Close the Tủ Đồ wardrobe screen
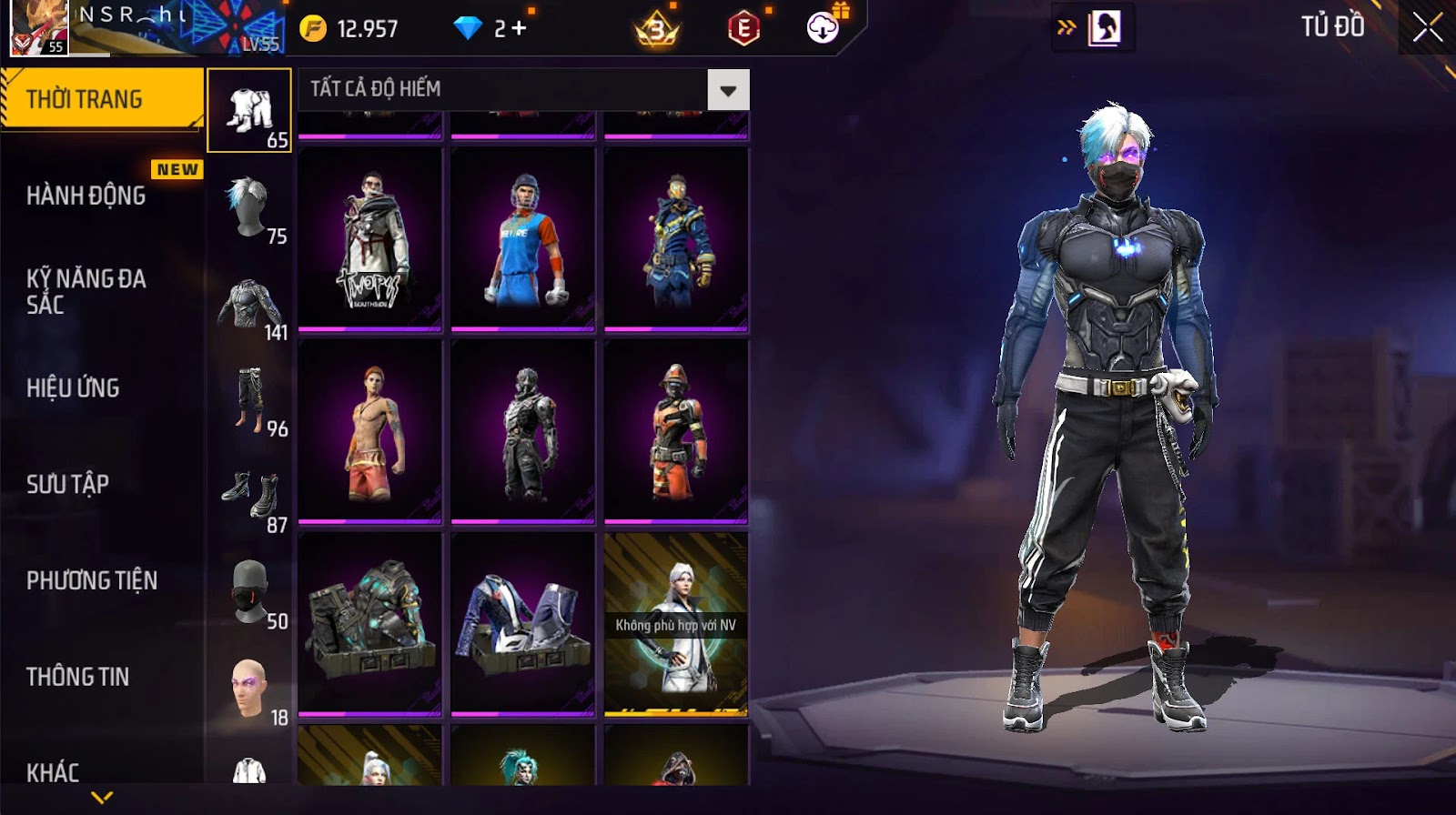Screen dimensions: 1456x815 pyautogui.click(x=1428, y=28)
